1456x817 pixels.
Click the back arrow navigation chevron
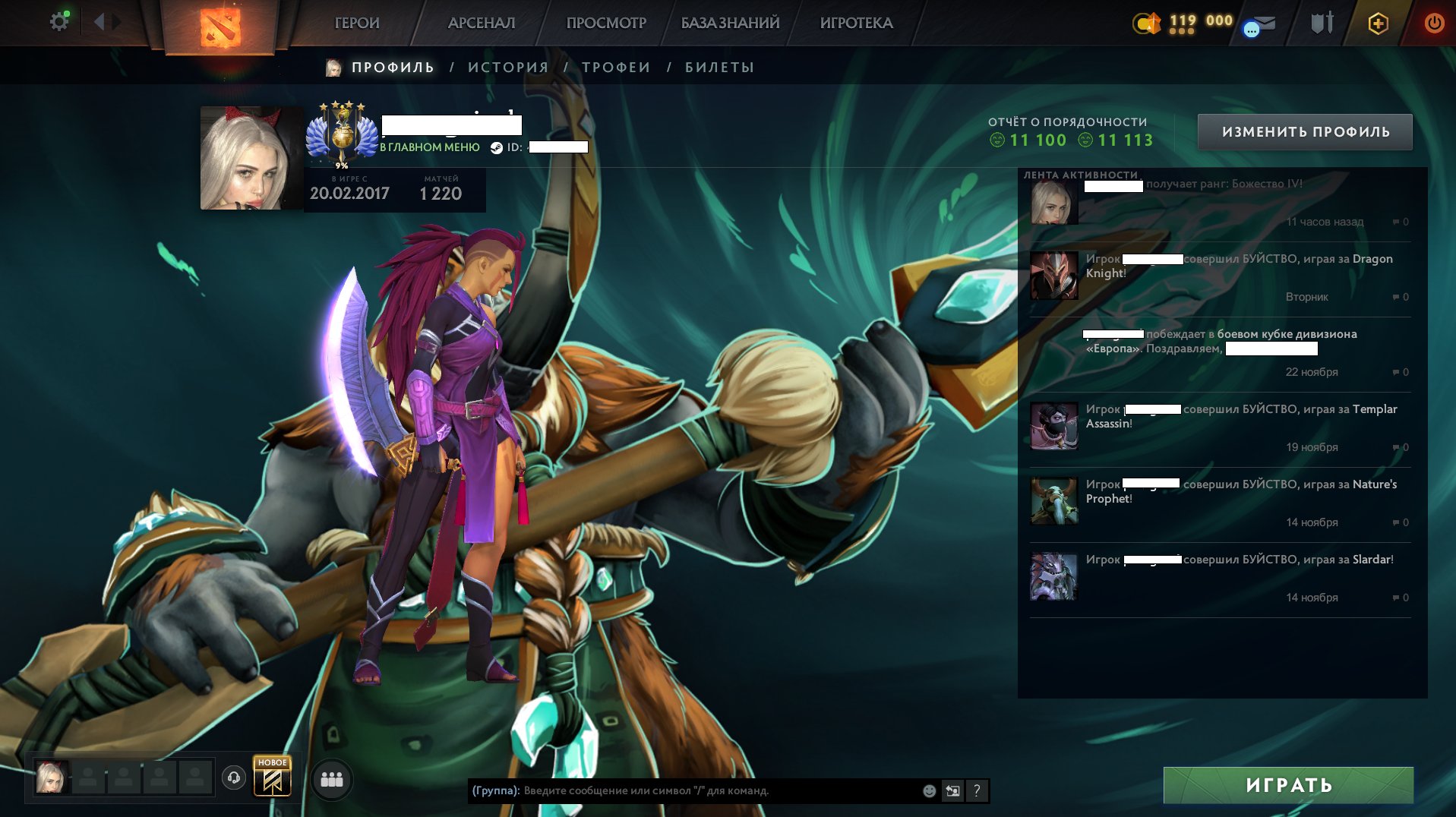tap(97, 21)
